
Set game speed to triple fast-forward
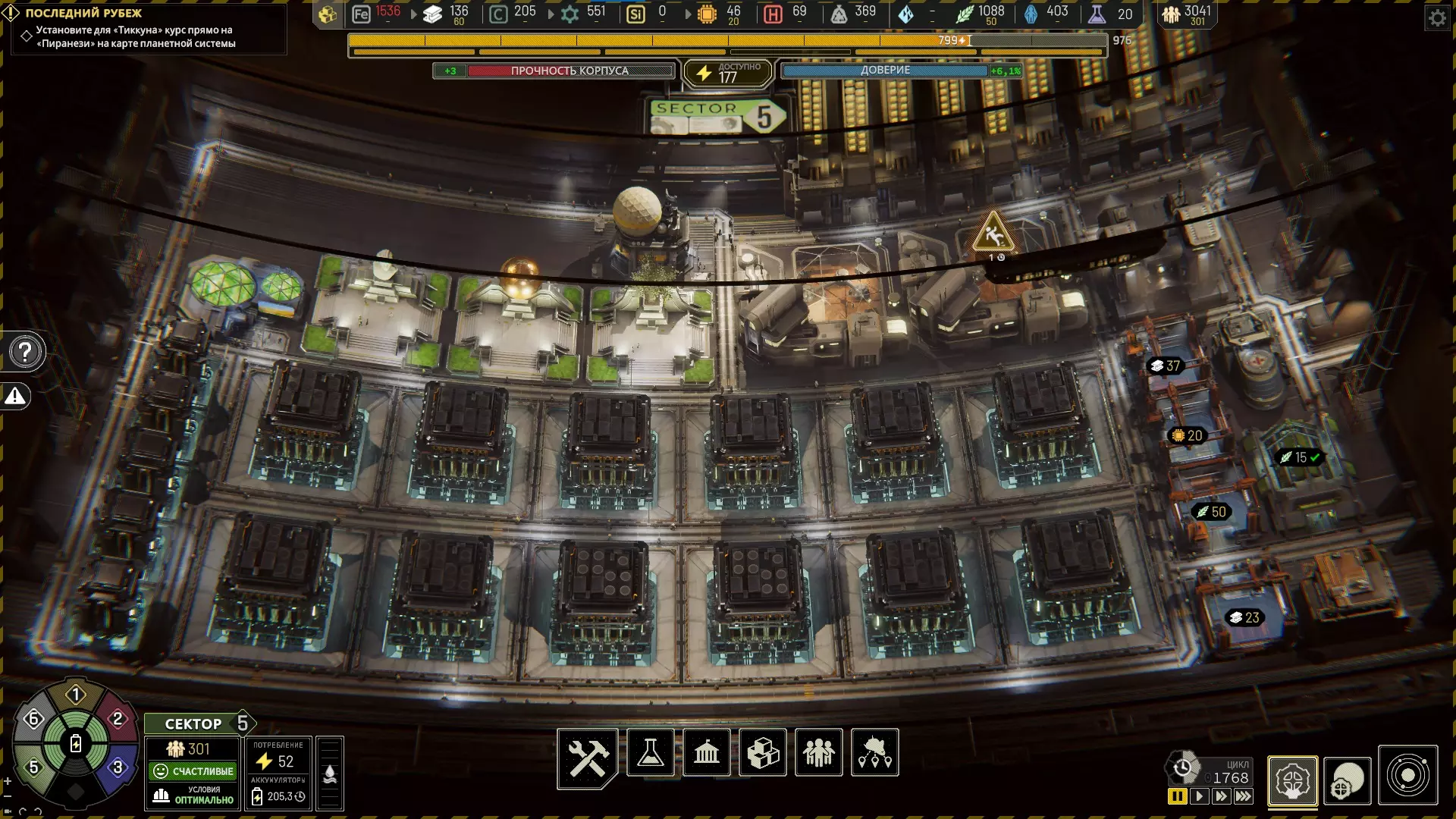(x=1244, y=796)
